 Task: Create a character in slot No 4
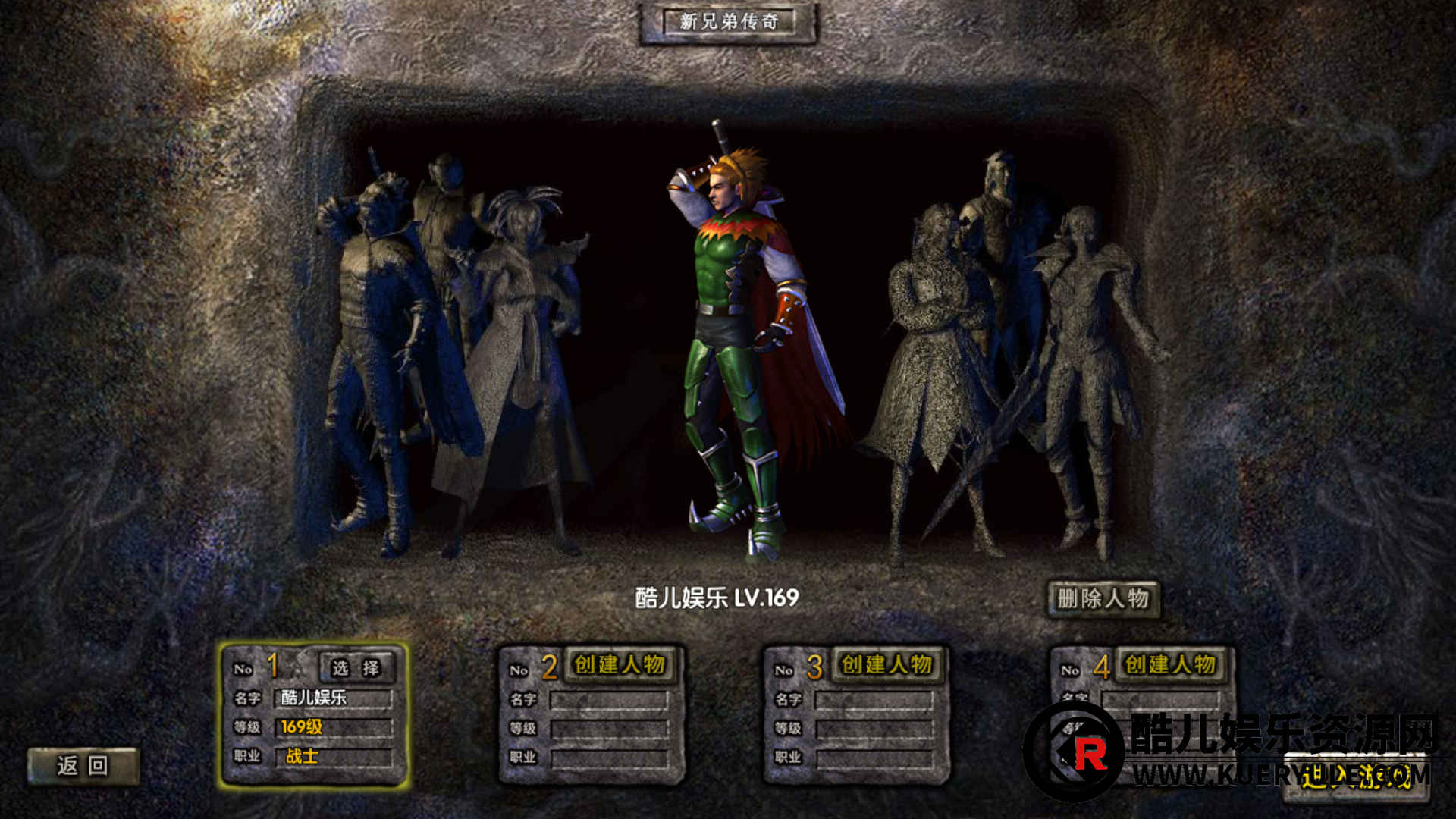1170,665
